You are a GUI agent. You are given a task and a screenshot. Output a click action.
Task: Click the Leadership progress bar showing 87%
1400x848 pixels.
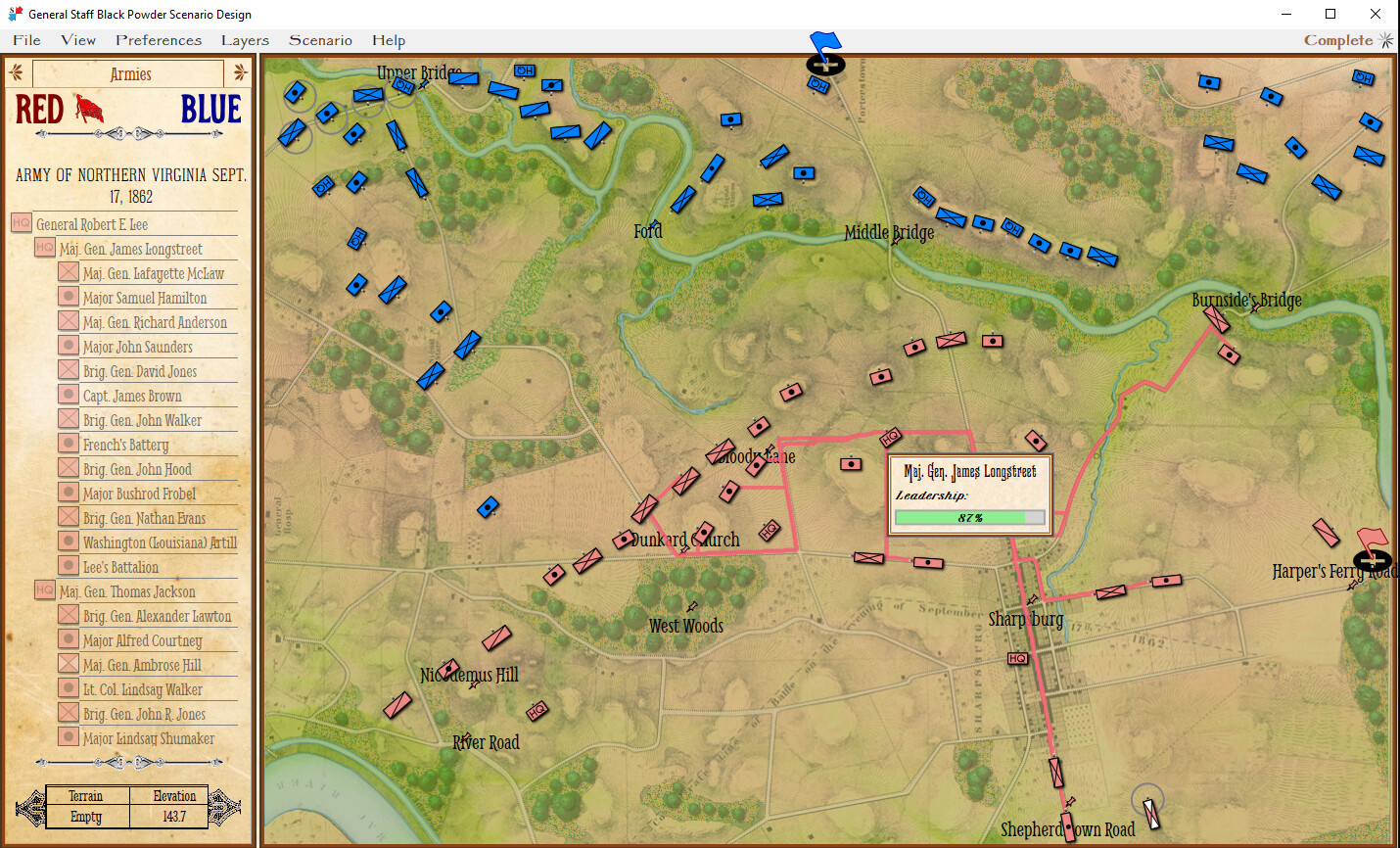[969, 516]
